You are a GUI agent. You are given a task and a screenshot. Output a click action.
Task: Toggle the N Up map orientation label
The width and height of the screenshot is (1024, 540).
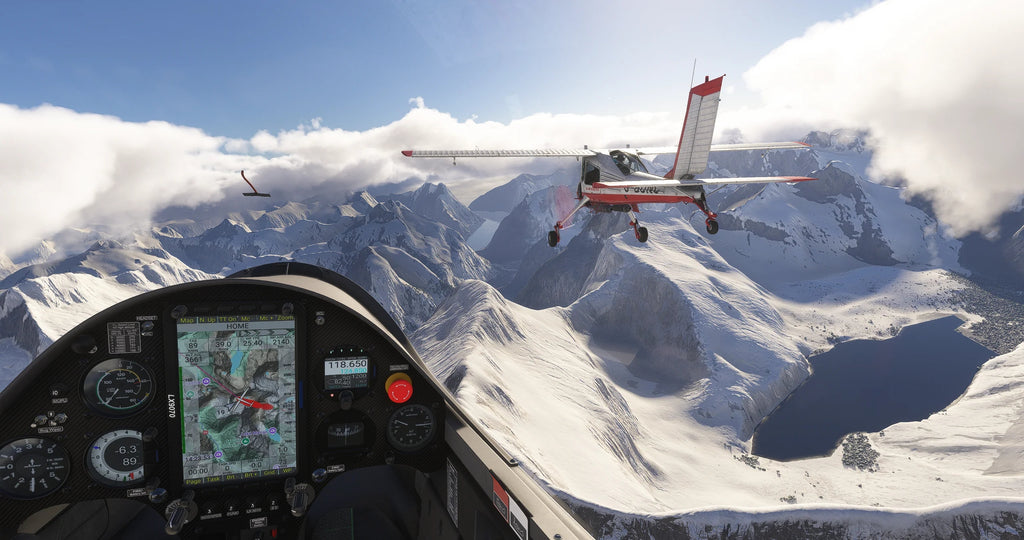click(207, 320)
